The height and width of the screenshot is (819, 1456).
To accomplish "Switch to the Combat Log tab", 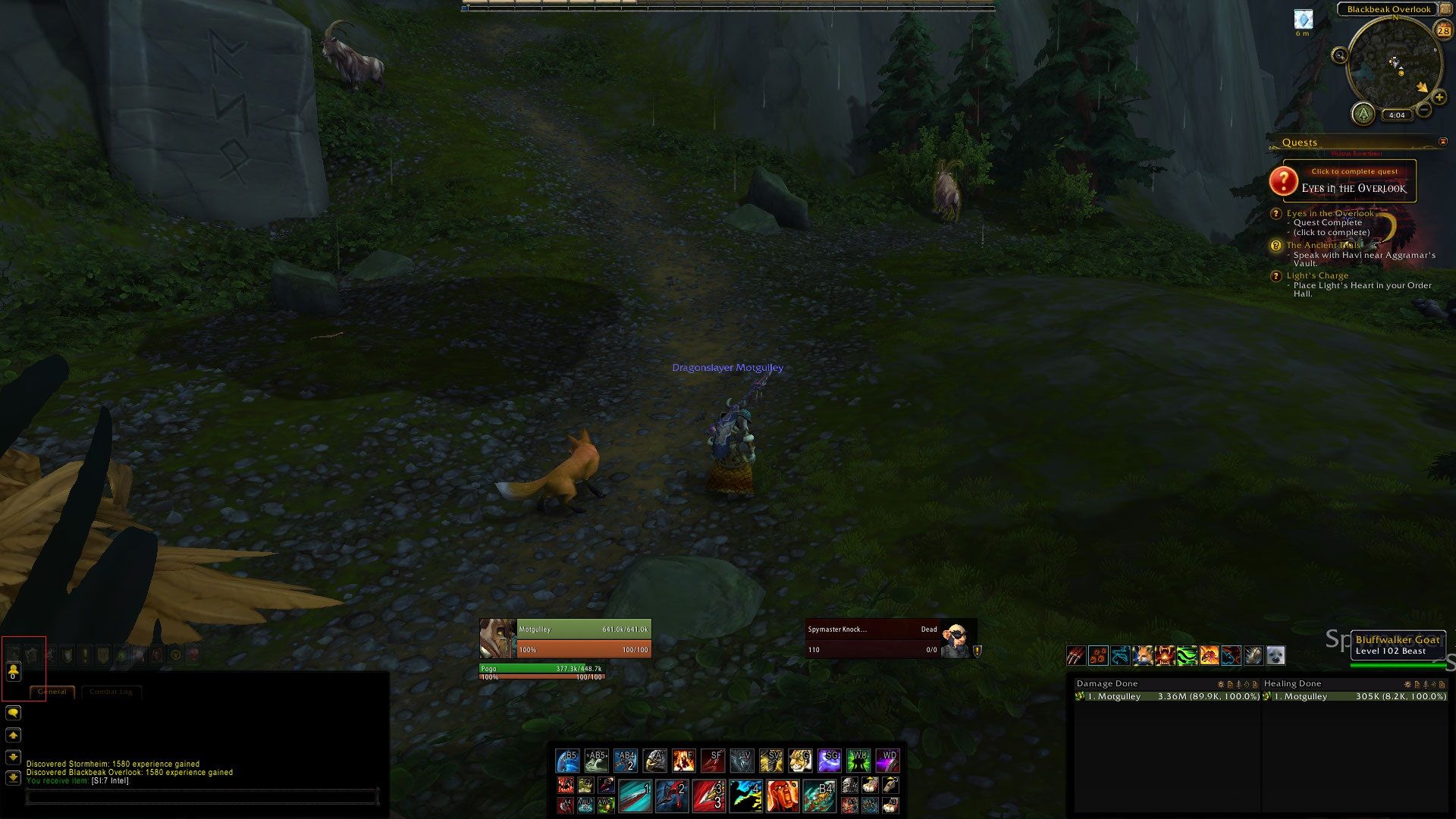I will click(x=111, y=692).
